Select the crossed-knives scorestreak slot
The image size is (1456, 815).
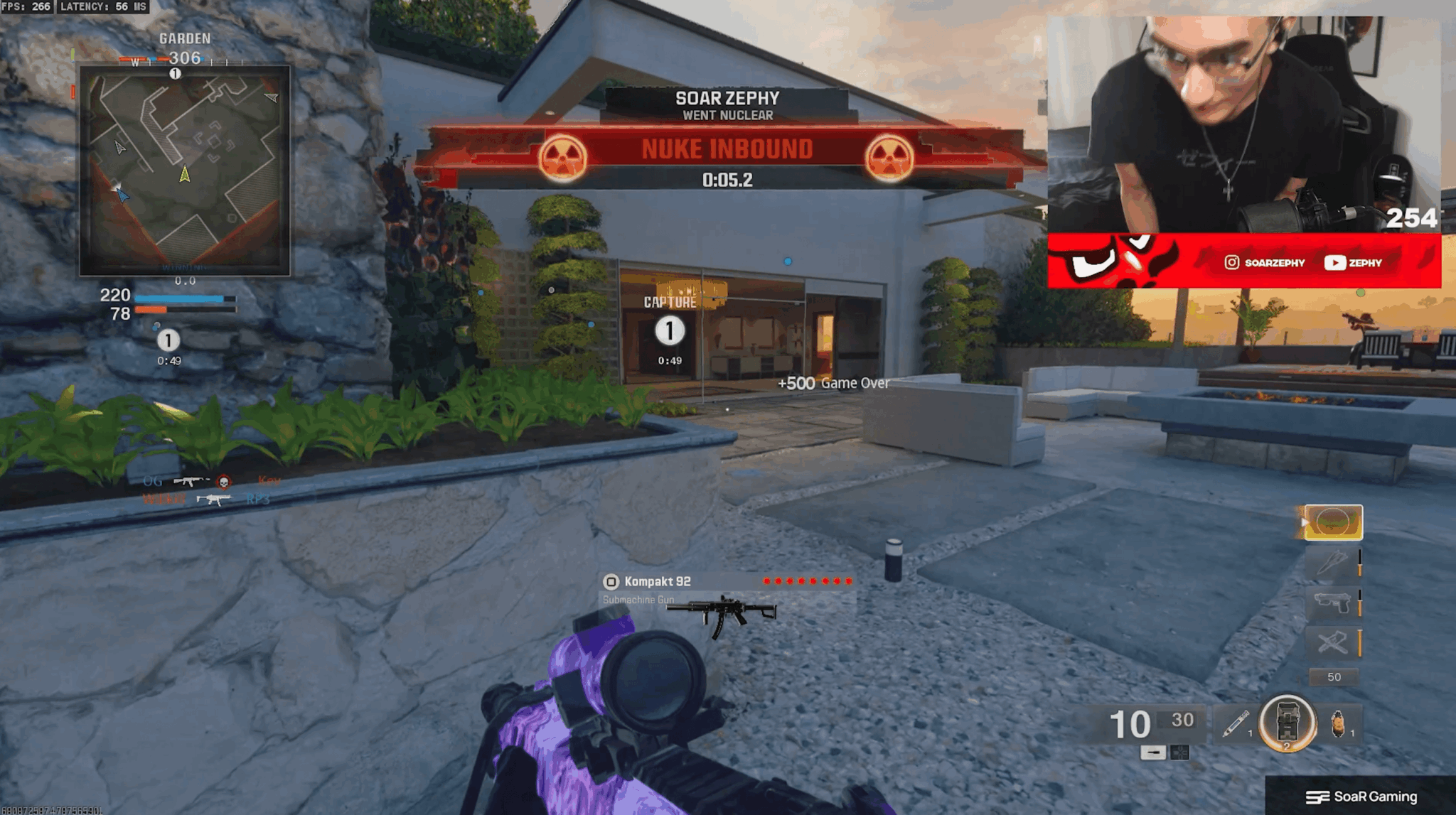tap(1333, 643)
